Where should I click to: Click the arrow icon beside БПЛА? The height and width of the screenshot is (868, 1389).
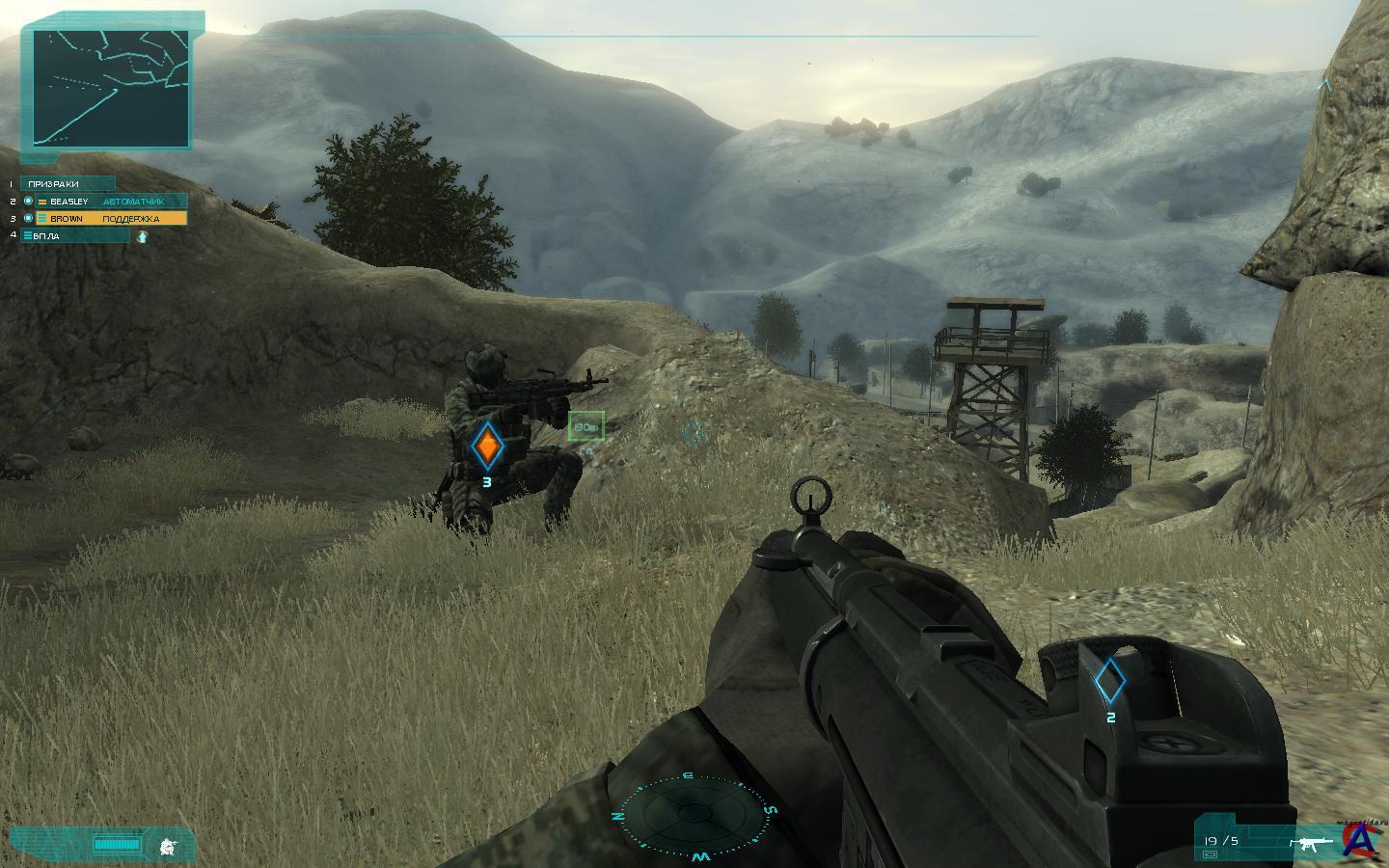point(143,236)
